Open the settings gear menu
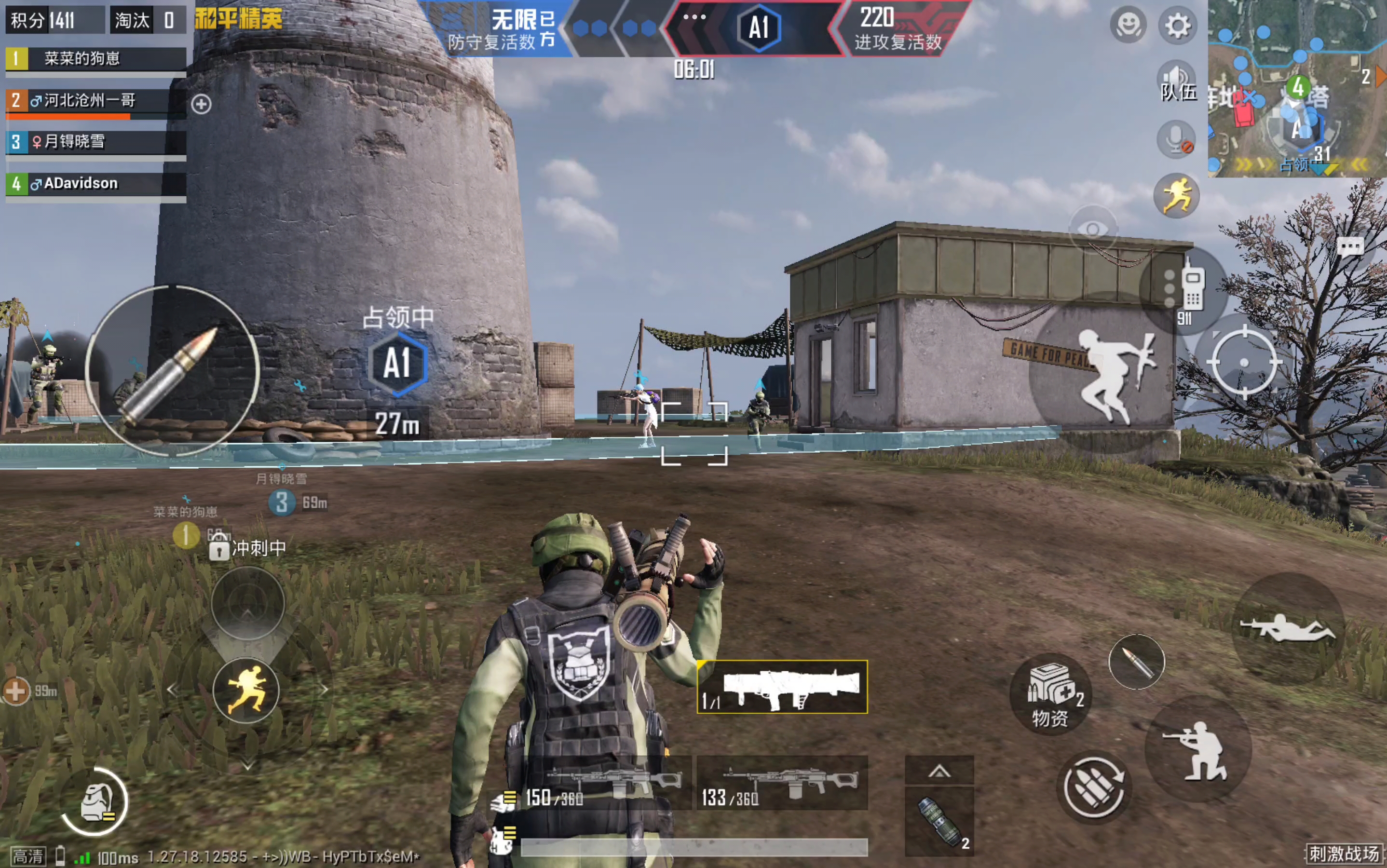The height and width of the screenshot is (868, 1387). [x=1178, y=26]
